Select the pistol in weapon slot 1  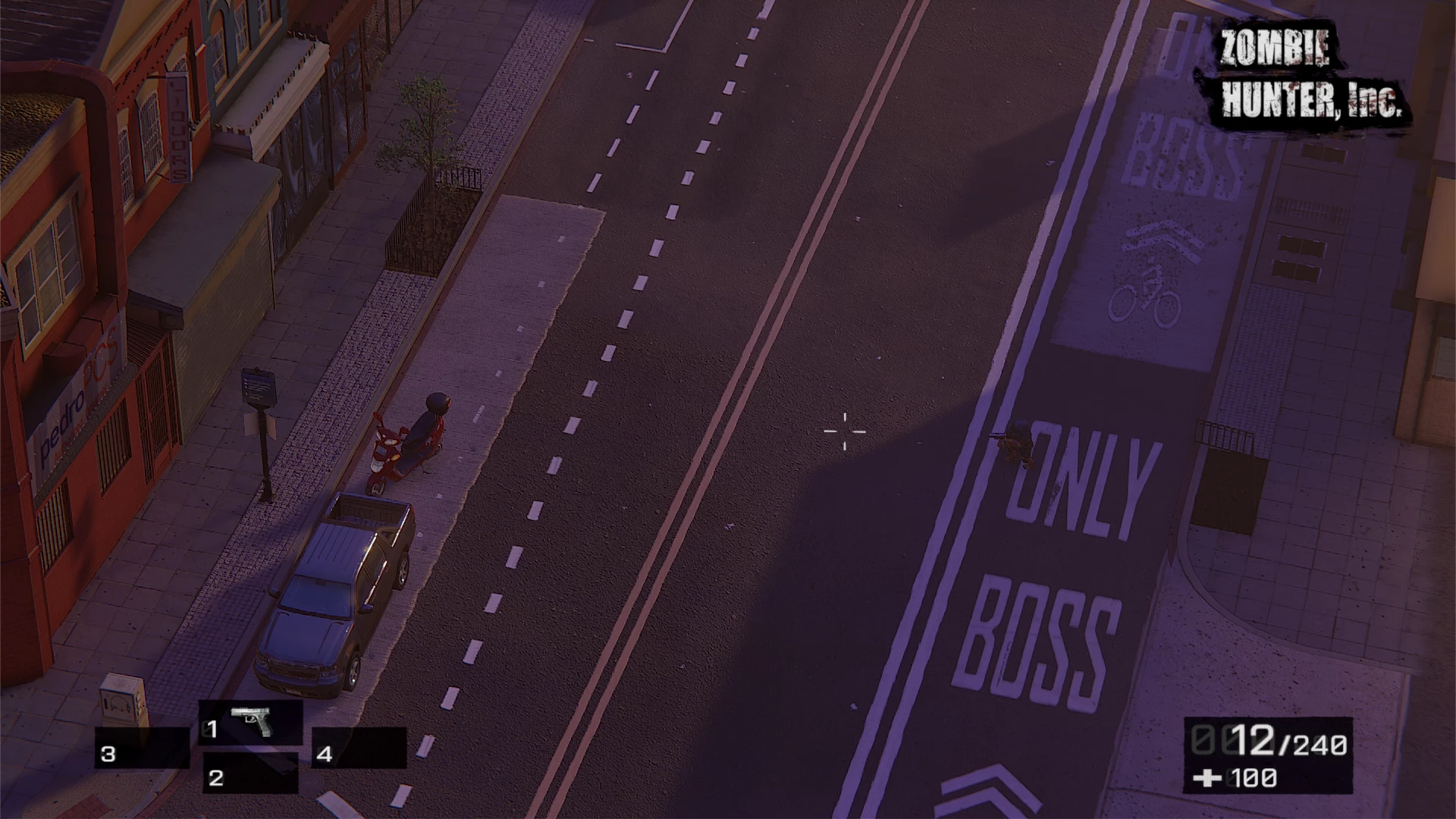point(250,722)
